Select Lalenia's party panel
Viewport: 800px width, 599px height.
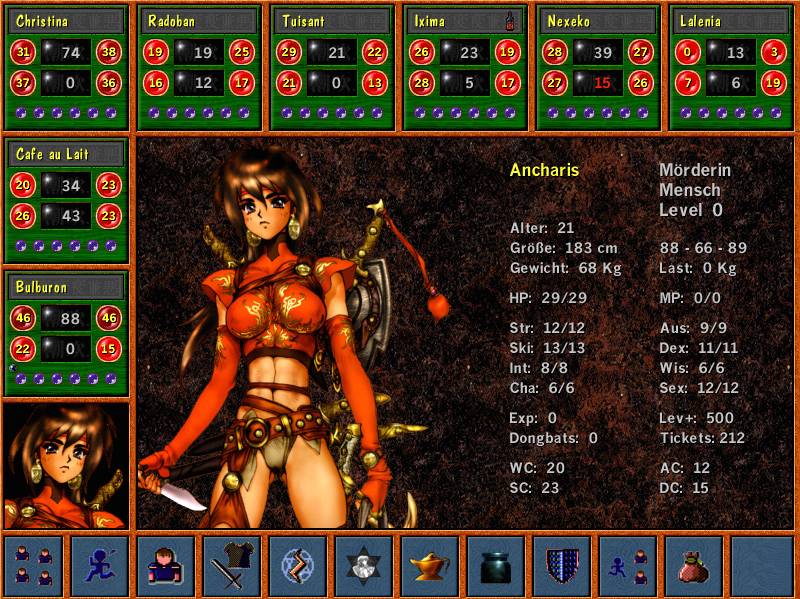(x=731, y=68)
